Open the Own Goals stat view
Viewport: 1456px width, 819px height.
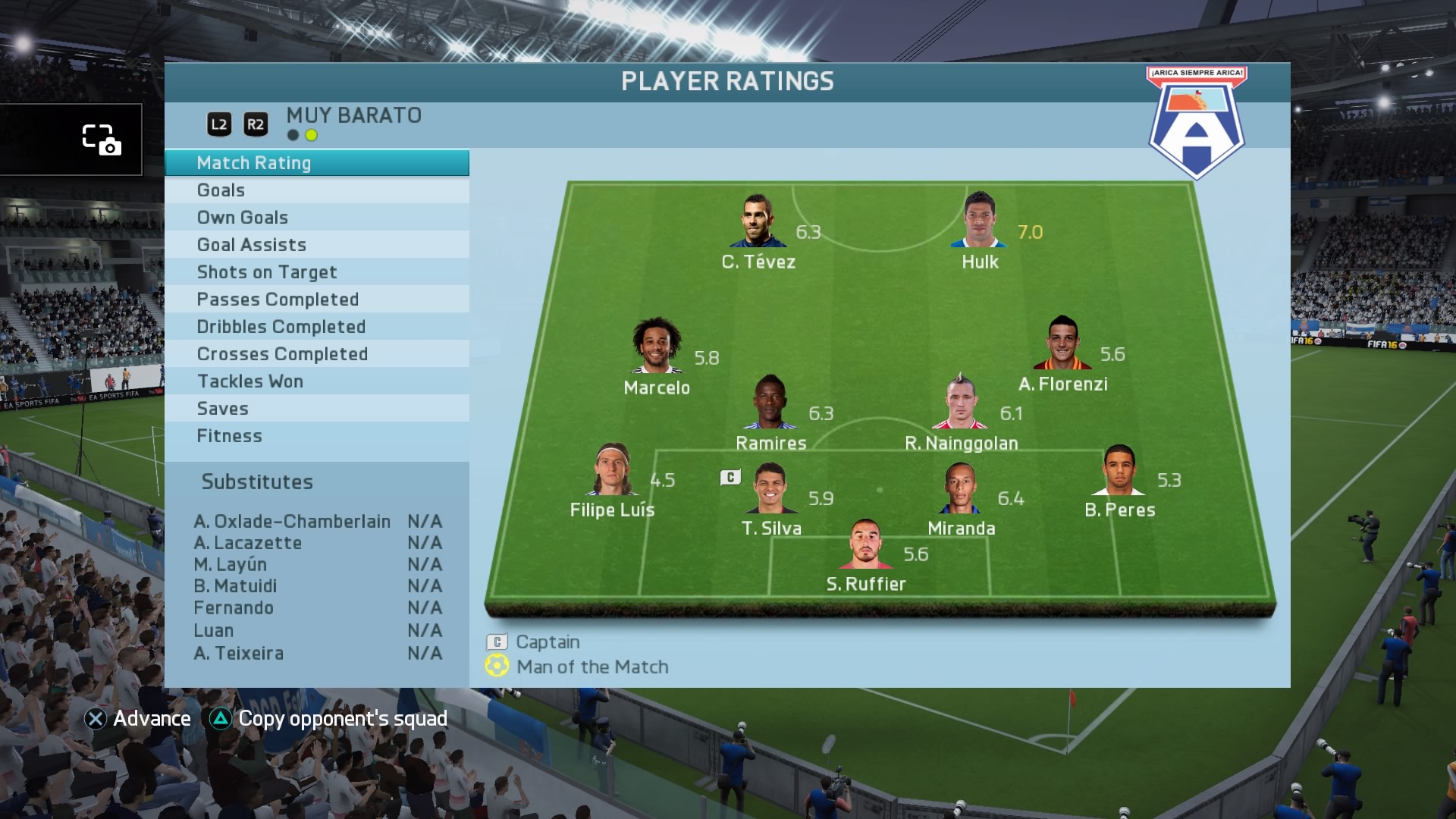316,218
